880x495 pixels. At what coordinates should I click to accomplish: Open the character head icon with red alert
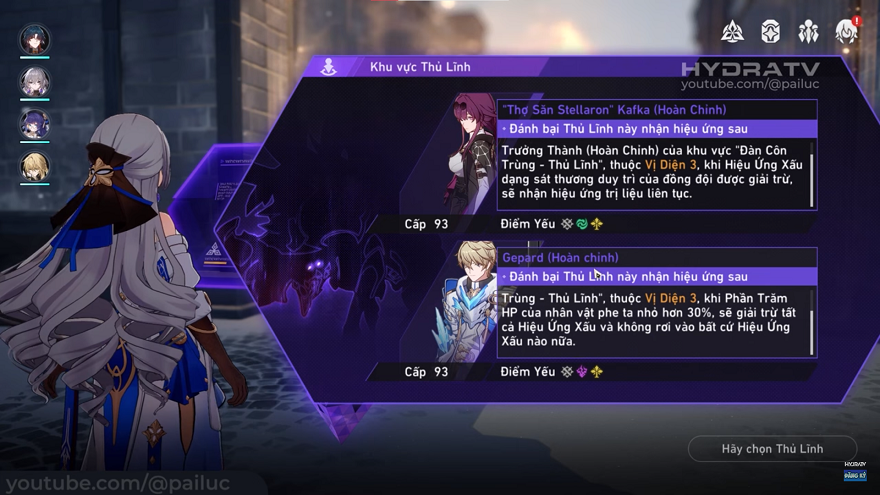pos(846,32)
